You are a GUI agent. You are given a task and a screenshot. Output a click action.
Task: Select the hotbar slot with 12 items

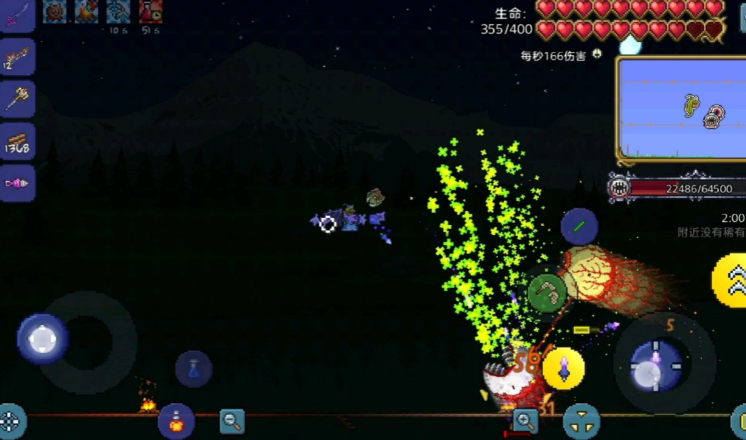coord(17,57)
